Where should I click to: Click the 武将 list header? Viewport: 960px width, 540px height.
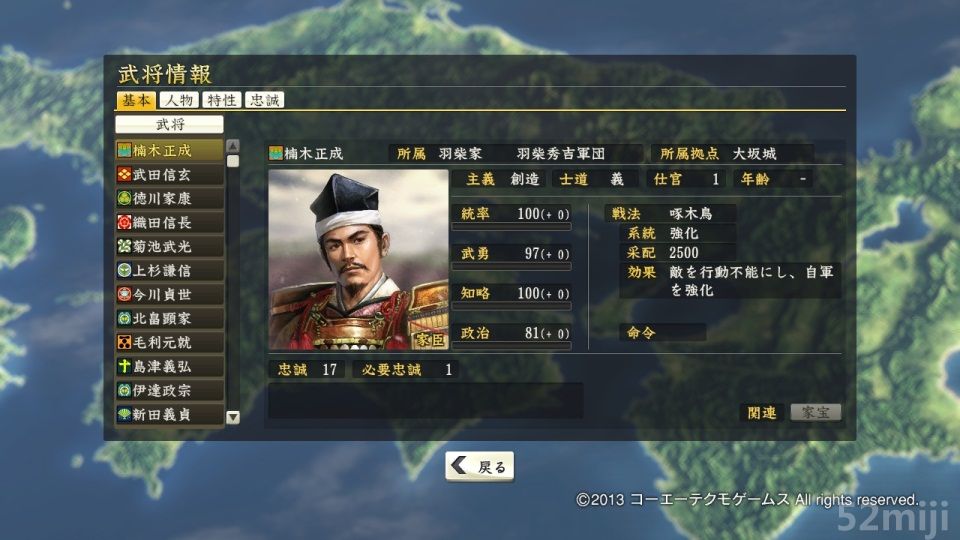[x=169, y=125]
